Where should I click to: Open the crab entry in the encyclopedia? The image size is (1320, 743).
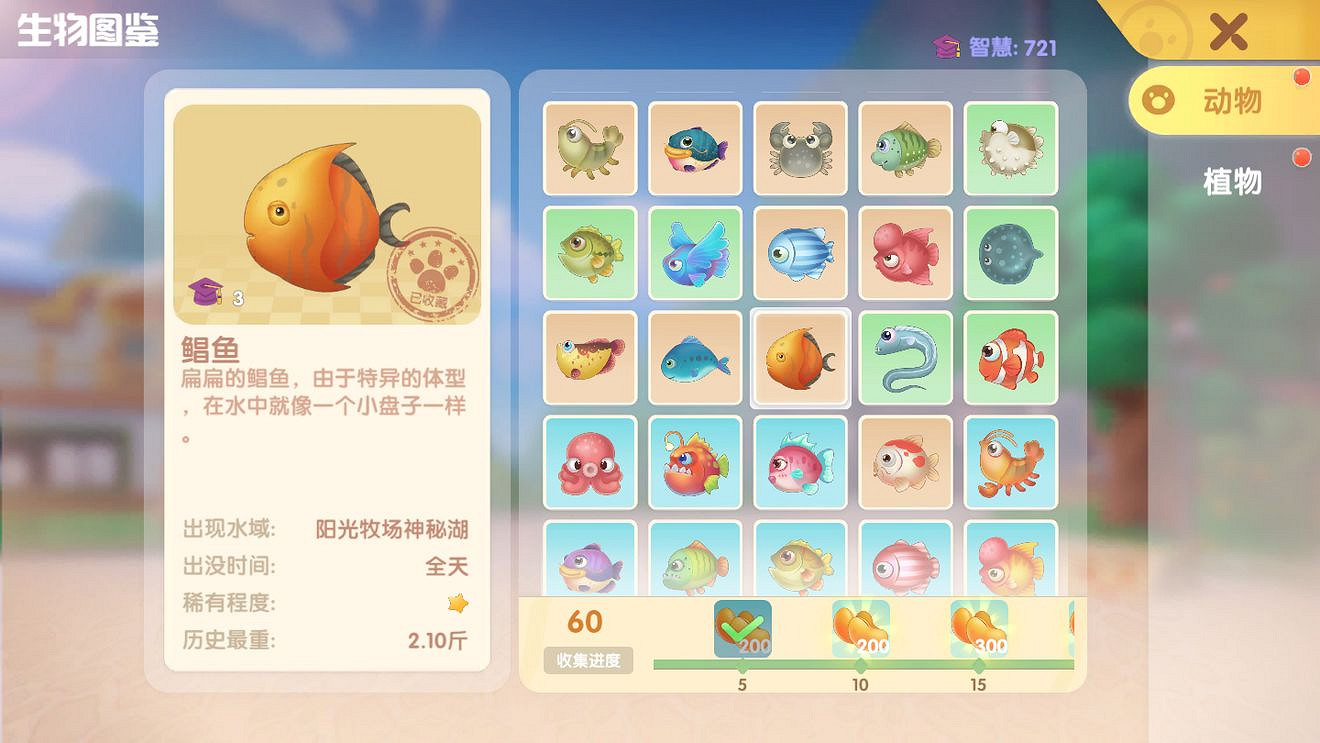pos(800,150)
